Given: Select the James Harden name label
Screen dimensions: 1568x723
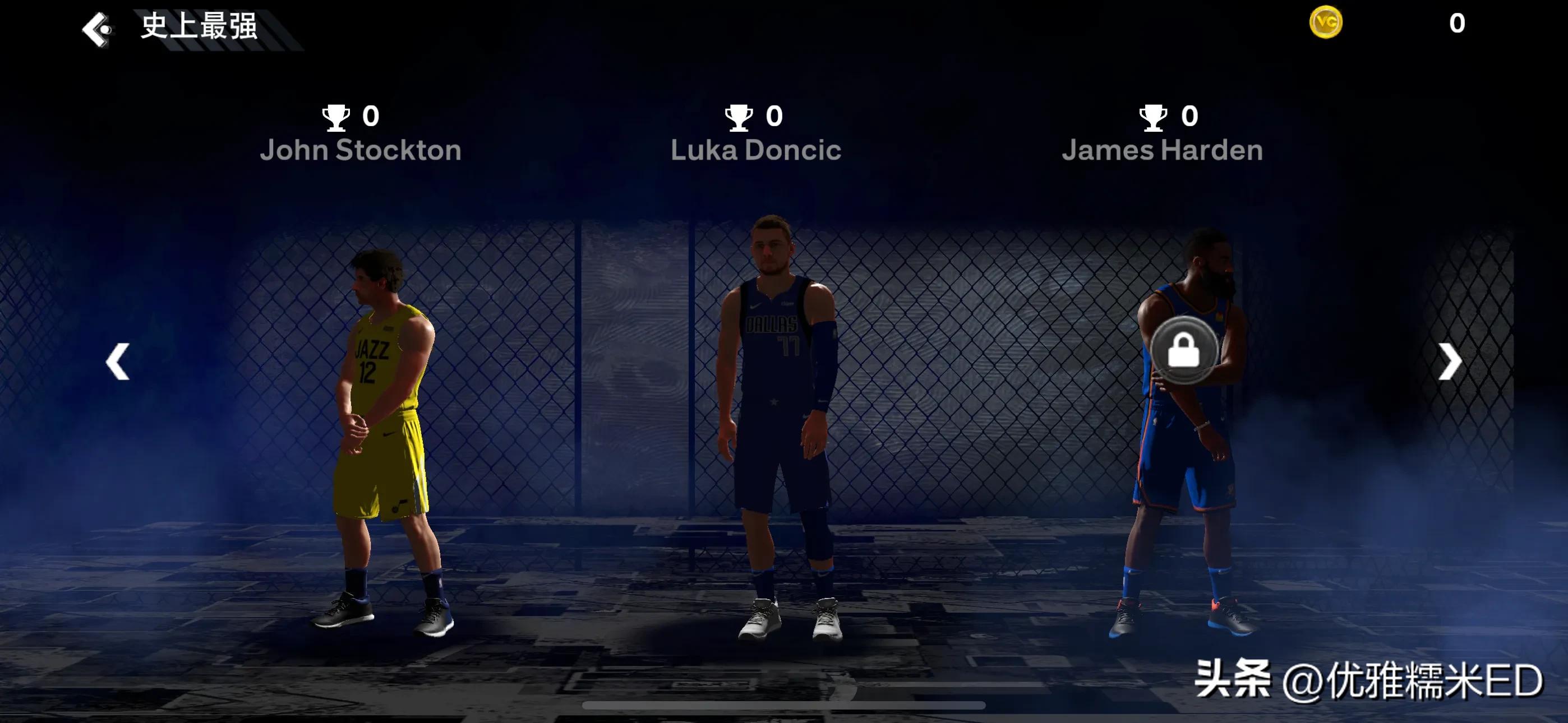Looking at the screenshot, I should [x=1163, y=150].
